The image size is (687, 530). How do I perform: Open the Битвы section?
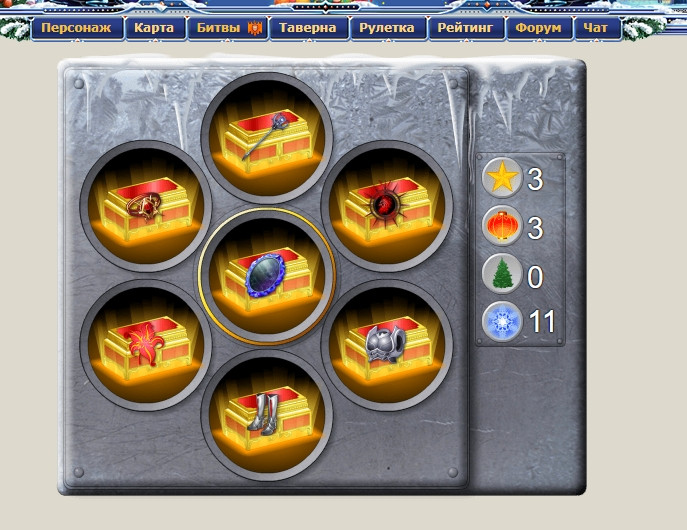point(228,28)
